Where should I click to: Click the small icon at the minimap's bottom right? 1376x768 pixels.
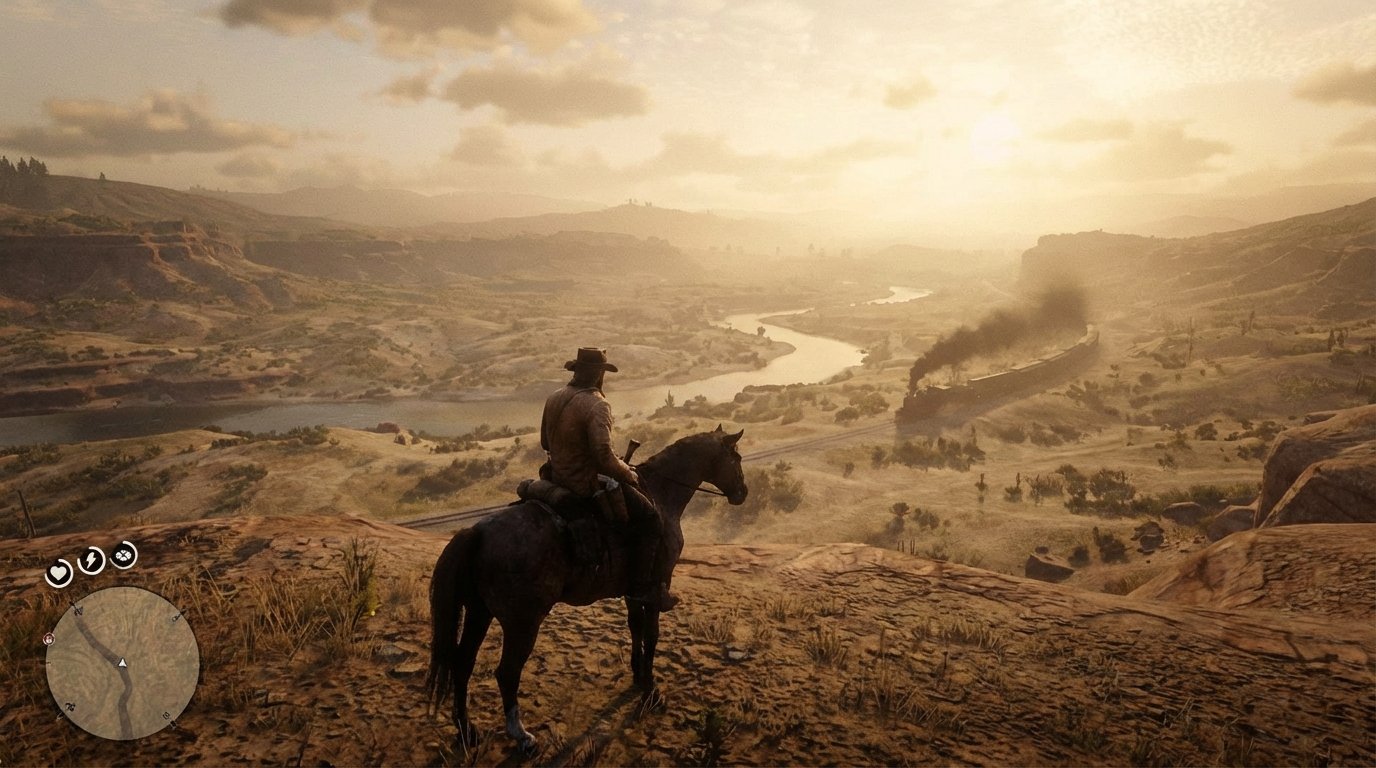[x=166, y=717]
